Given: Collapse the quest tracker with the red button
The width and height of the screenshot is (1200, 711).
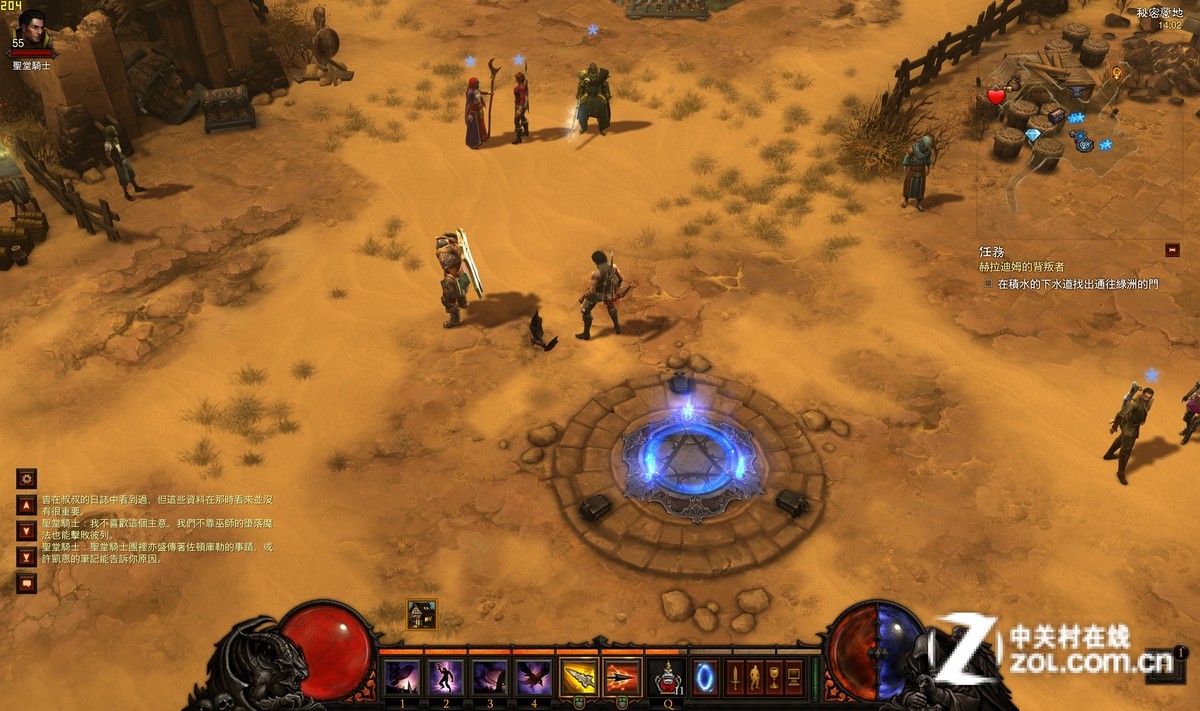Looking at the screenshot, I should pyautogui.click(x=1172, y=250).
